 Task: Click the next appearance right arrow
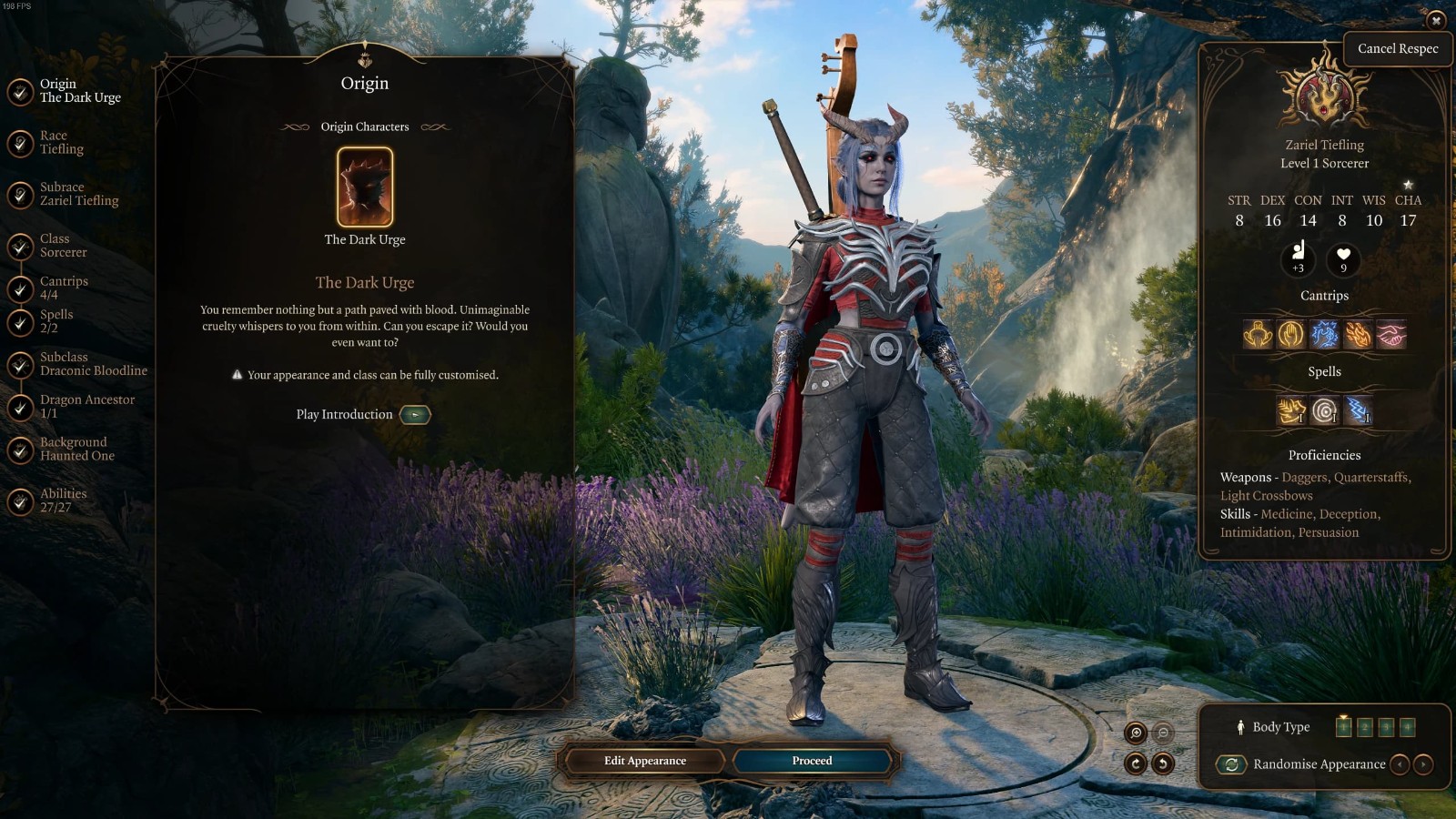coord(1424,764)
